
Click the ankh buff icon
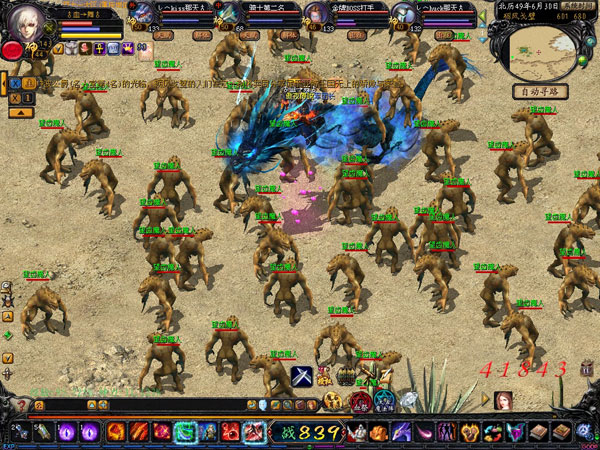pos(99,48)
